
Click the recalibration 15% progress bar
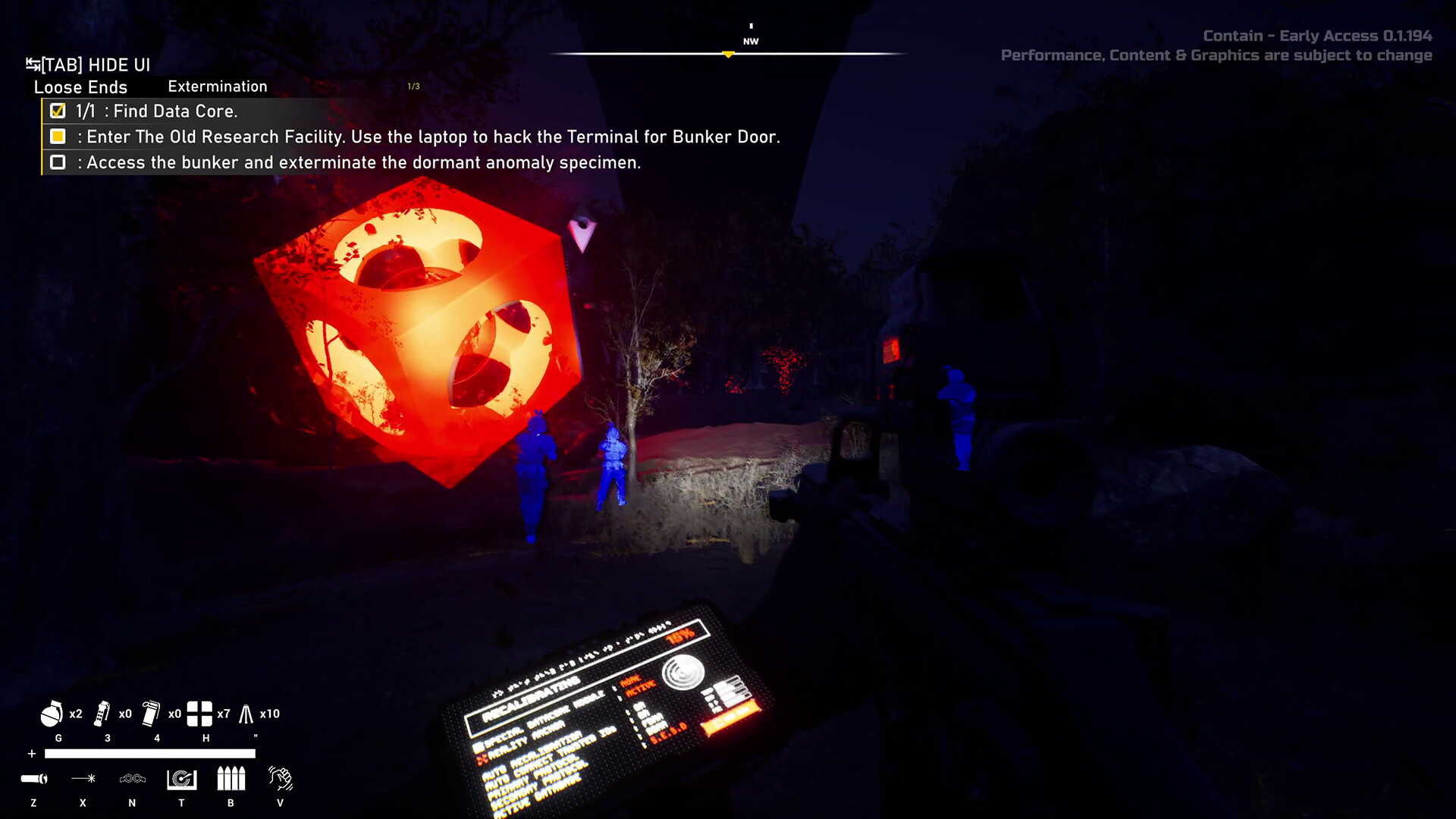[681, 634]
